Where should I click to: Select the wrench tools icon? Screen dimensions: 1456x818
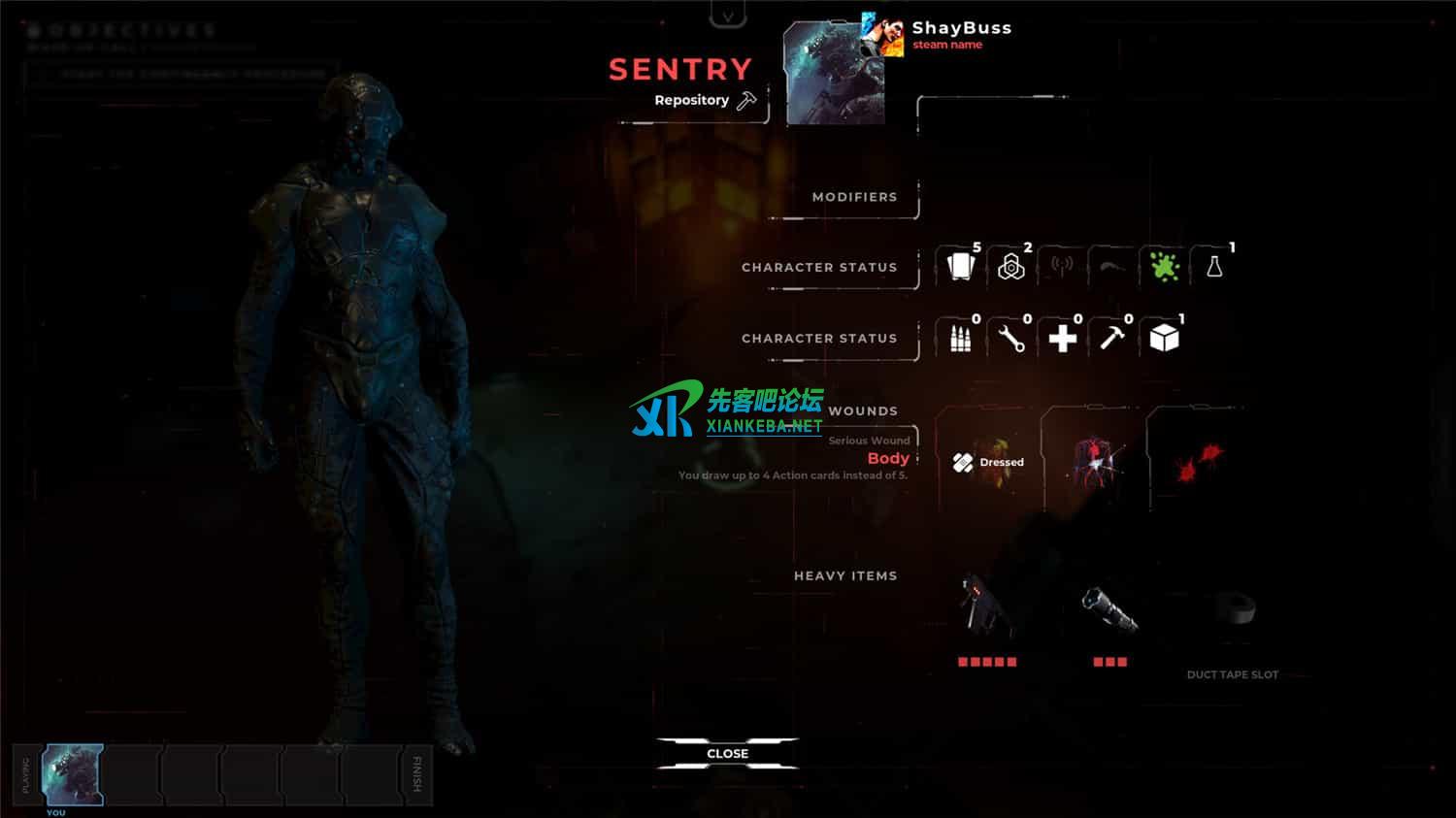click(x=1011, y=339)
